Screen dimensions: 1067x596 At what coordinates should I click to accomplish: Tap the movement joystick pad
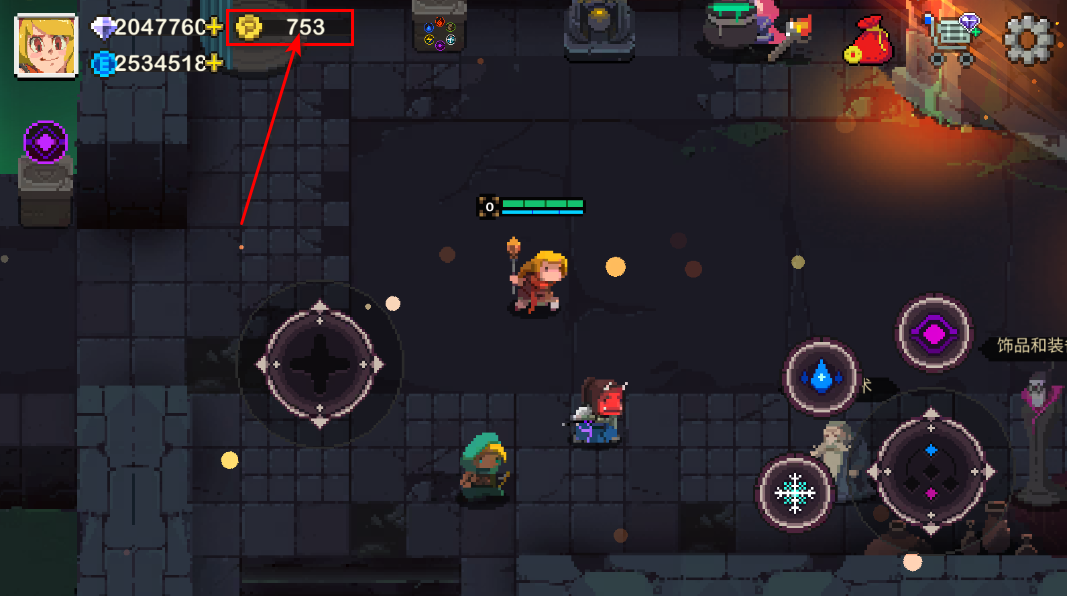[x=319, y=365]
